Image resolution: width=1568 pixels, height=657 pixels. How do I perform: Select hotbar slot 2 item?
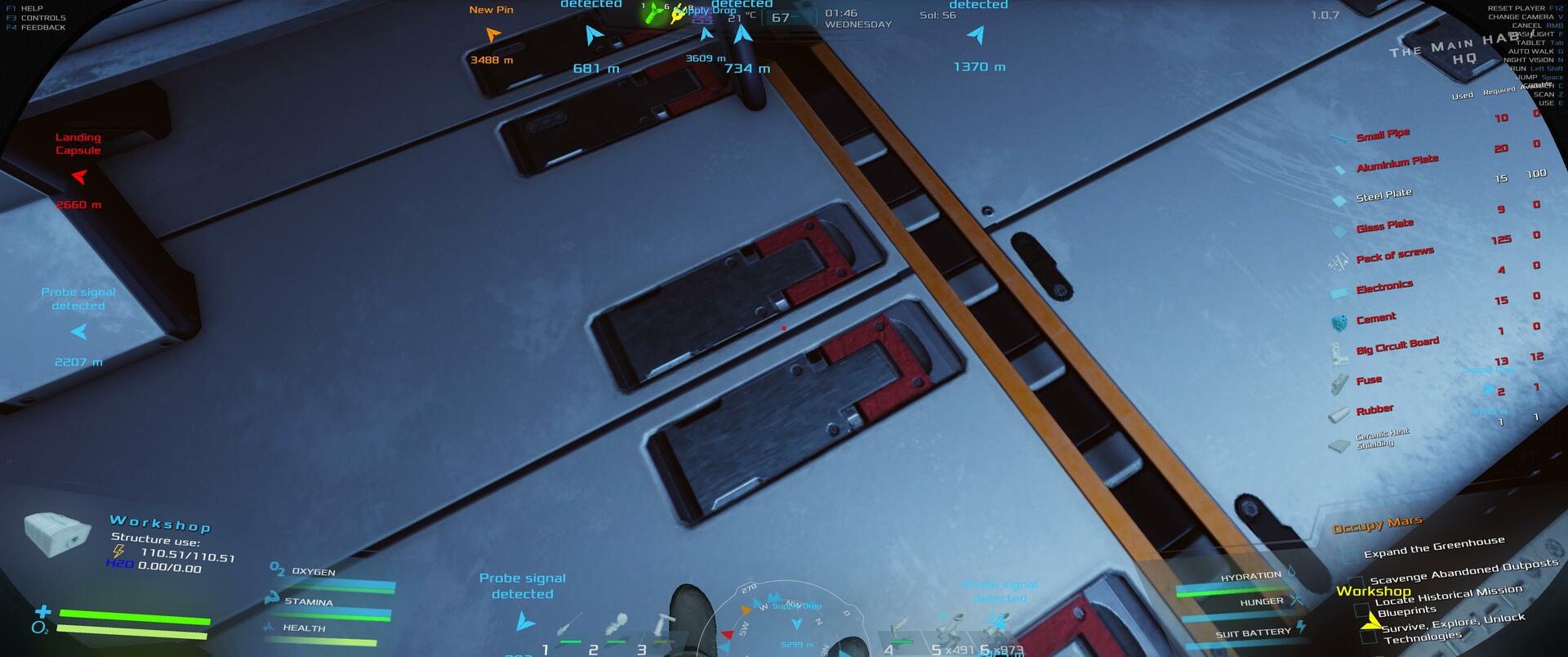[615, 628]
